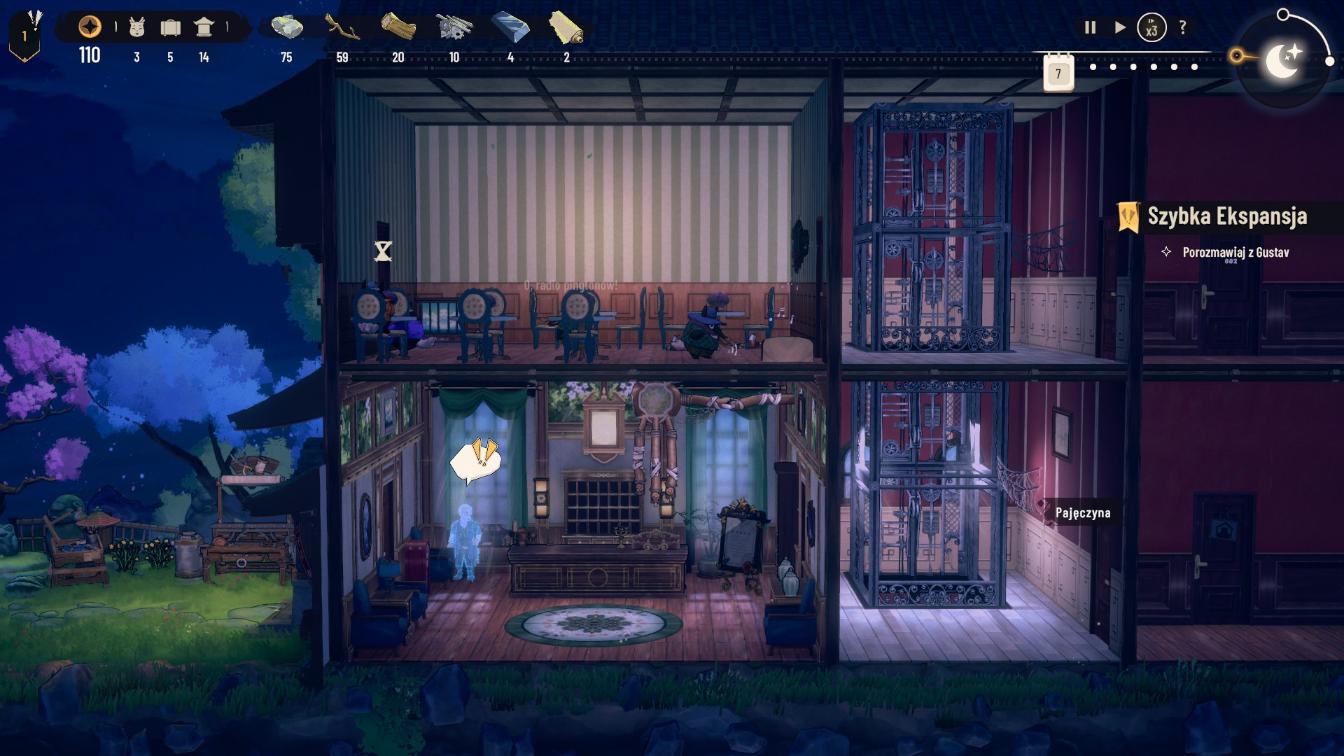Open the question mark help button
The width and height of the screenshot is (1344, 756).
1183,28
